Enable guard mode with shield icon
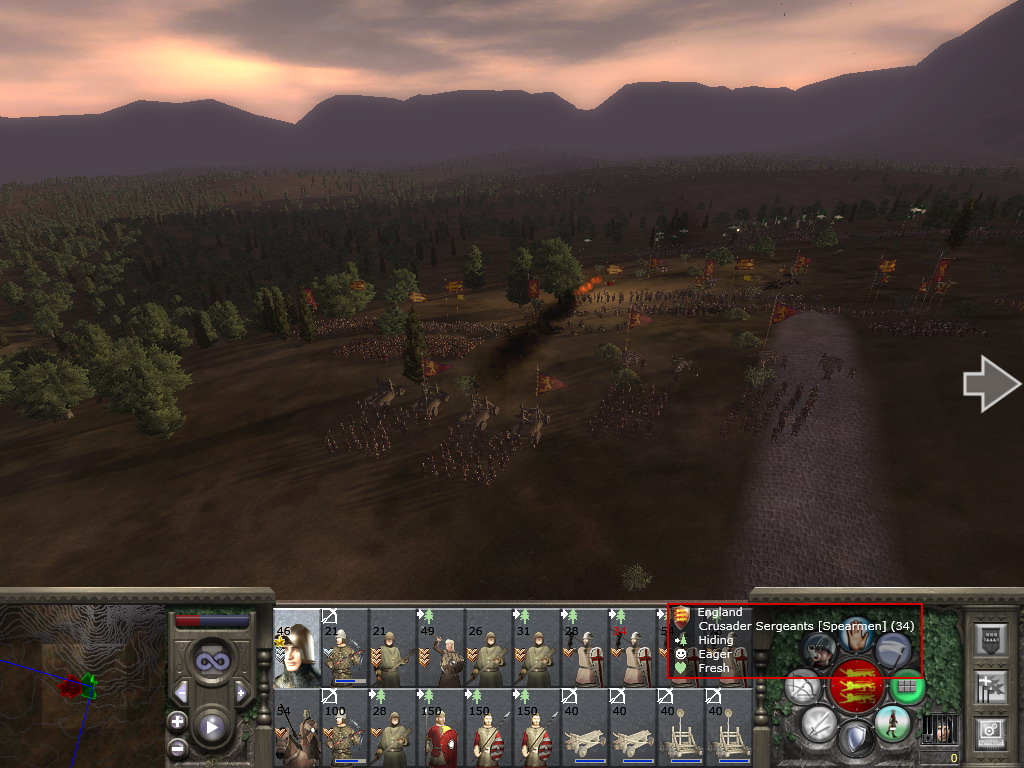1024x768 pixels. coord(855,740)
